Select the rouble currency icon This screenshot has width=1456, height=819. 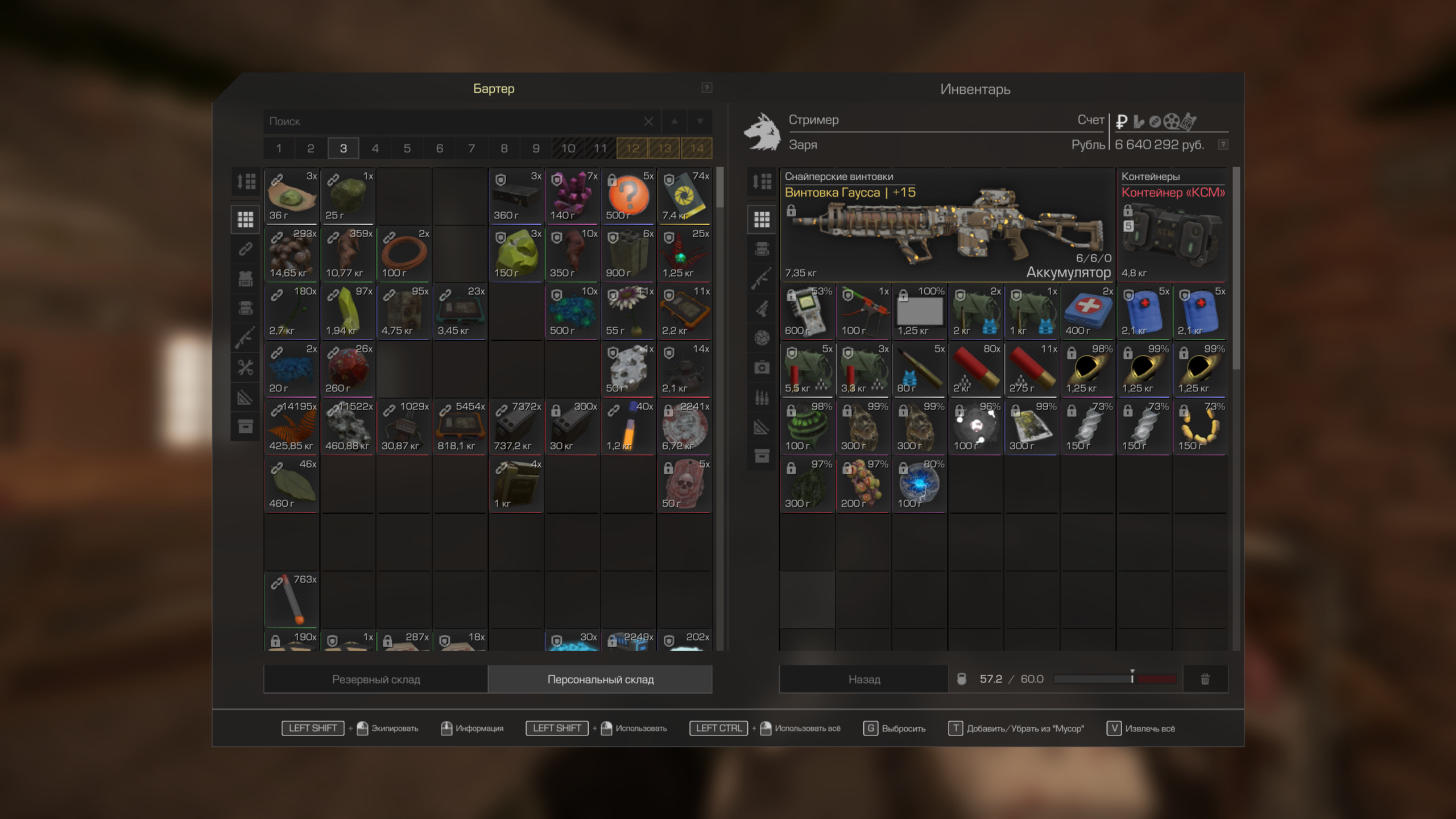(x=1122, y=121)
